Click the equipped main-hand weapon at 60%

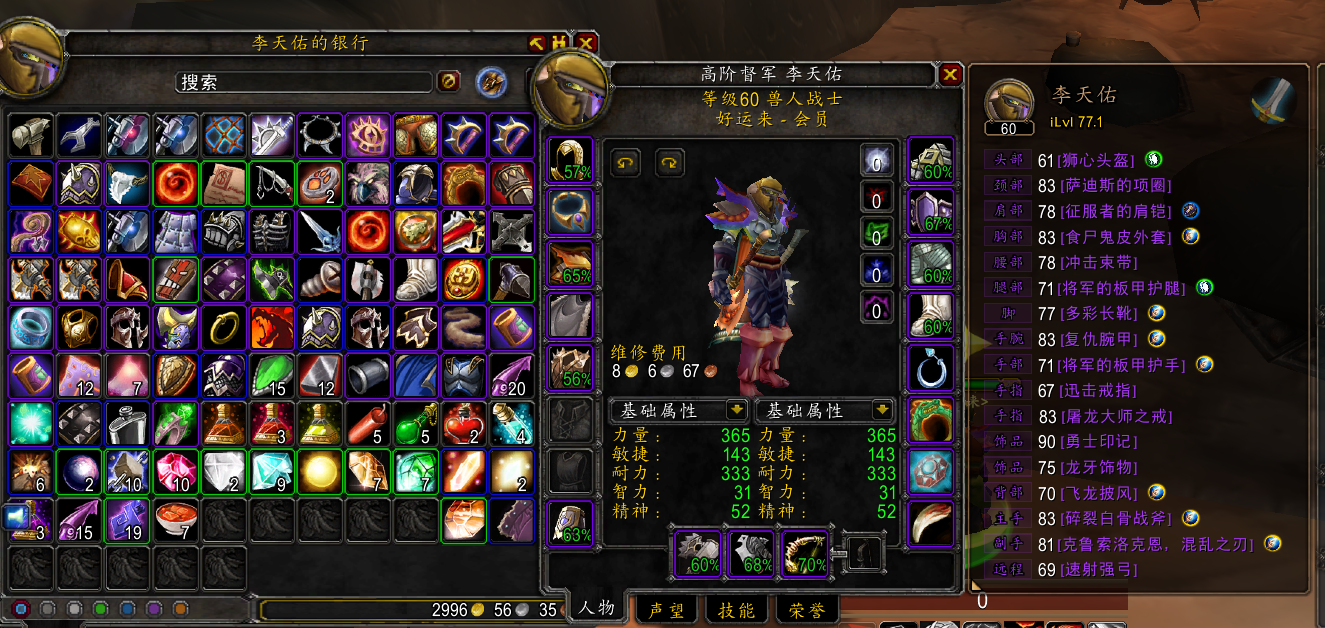(699, 552)
